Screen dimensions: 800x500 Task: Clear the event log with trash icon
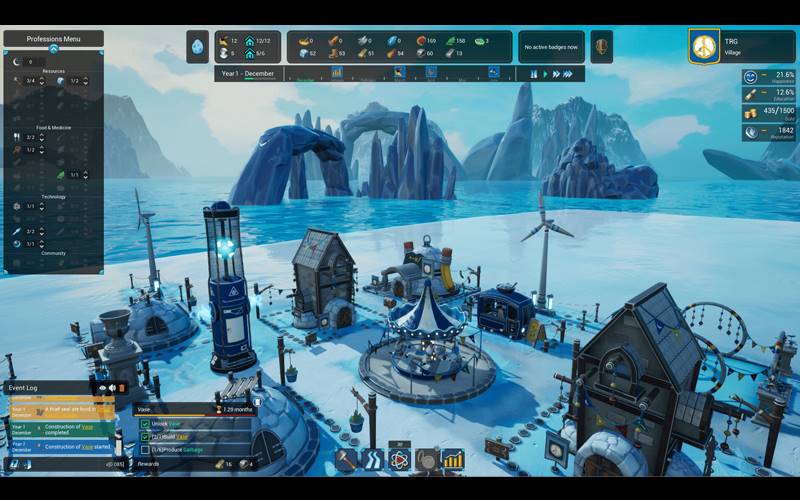pos(122,387)
